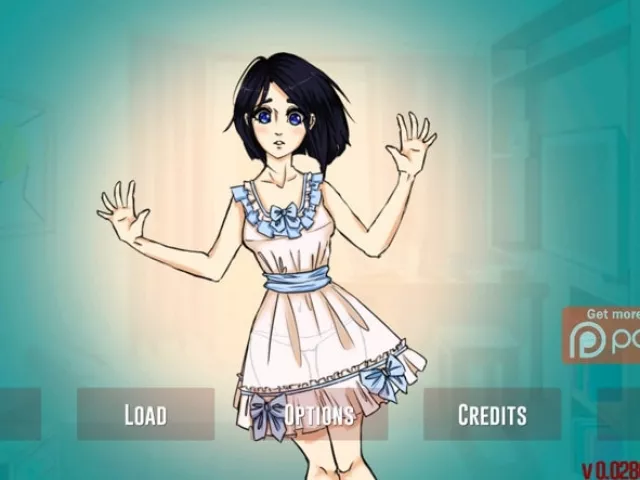
Task: Show the Credits screen
Action: pyautogui.click(x=492, y=414)
